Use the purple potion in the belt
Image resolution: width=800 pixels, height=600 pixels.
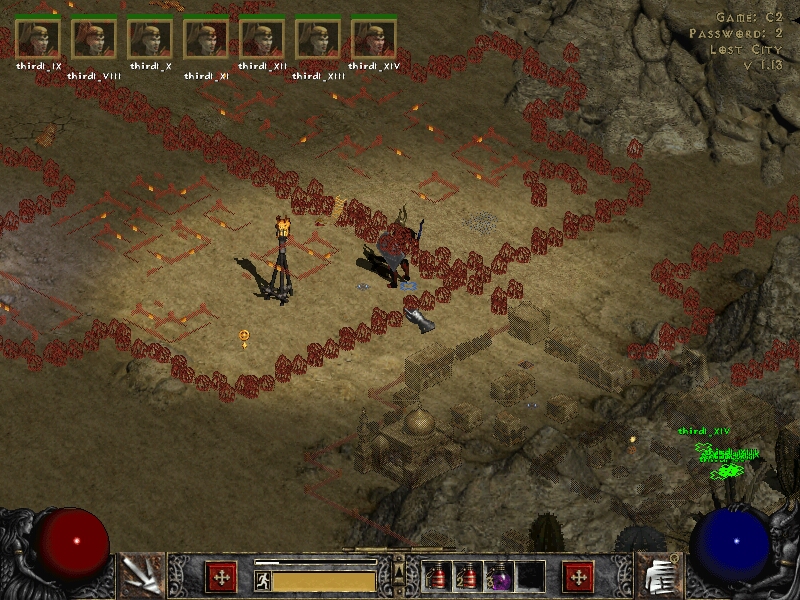pos(498,577)
